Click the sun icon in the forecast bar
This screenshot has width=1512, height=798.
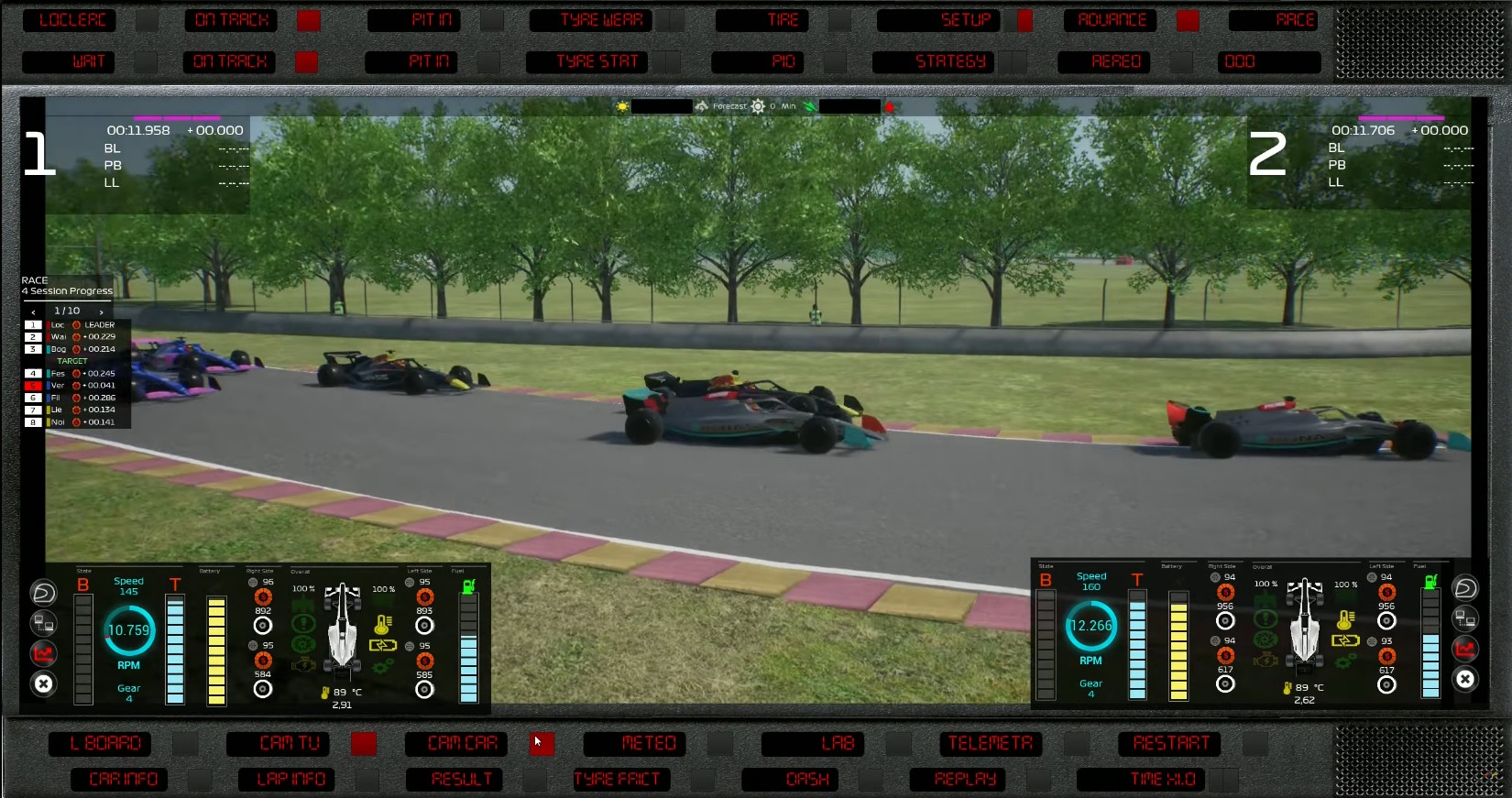pyautogui.click(x=621, y=106)
